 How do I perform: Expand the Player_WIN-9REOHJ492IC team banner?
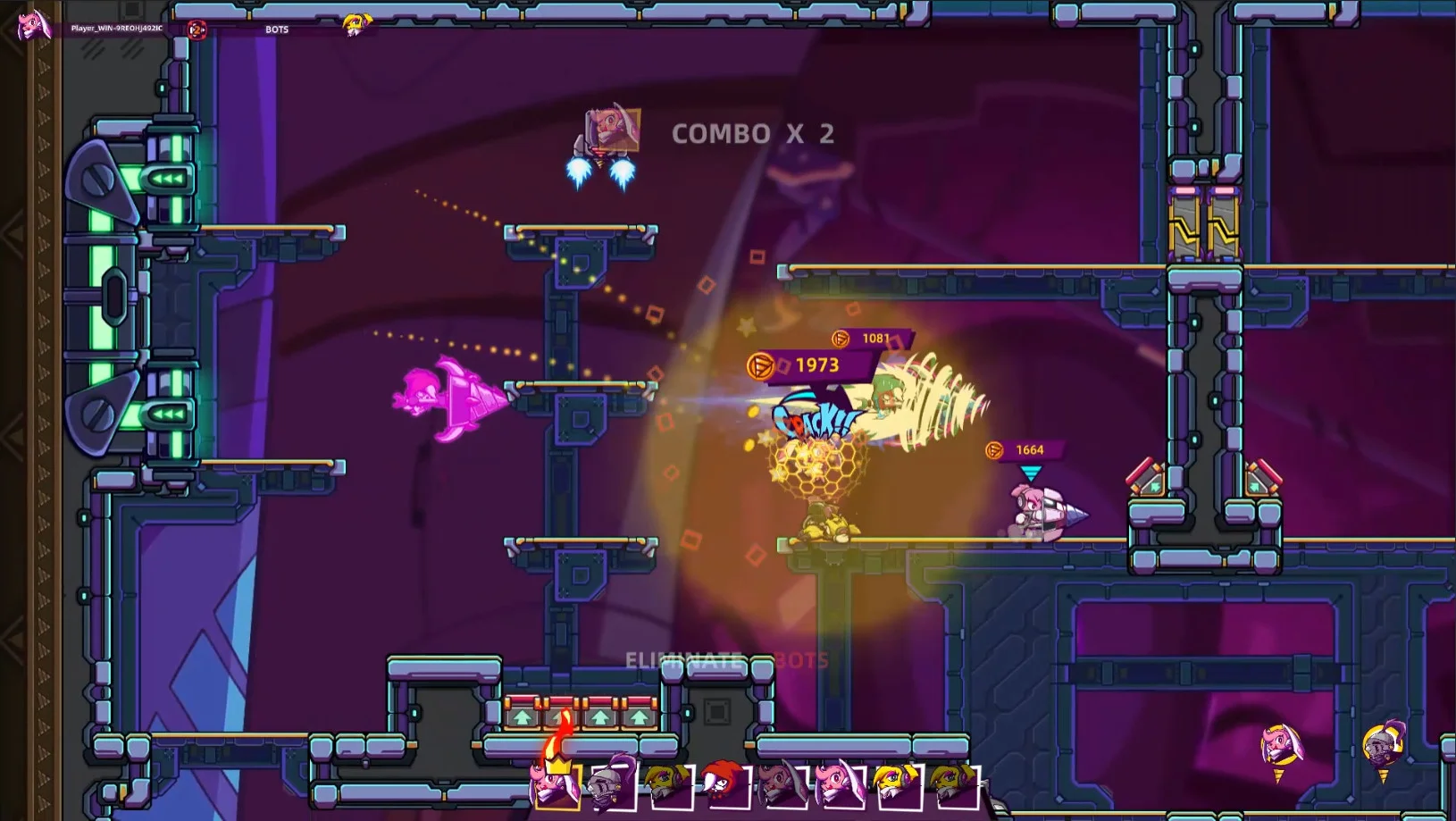pyautogui.click(x=116, y=29)
